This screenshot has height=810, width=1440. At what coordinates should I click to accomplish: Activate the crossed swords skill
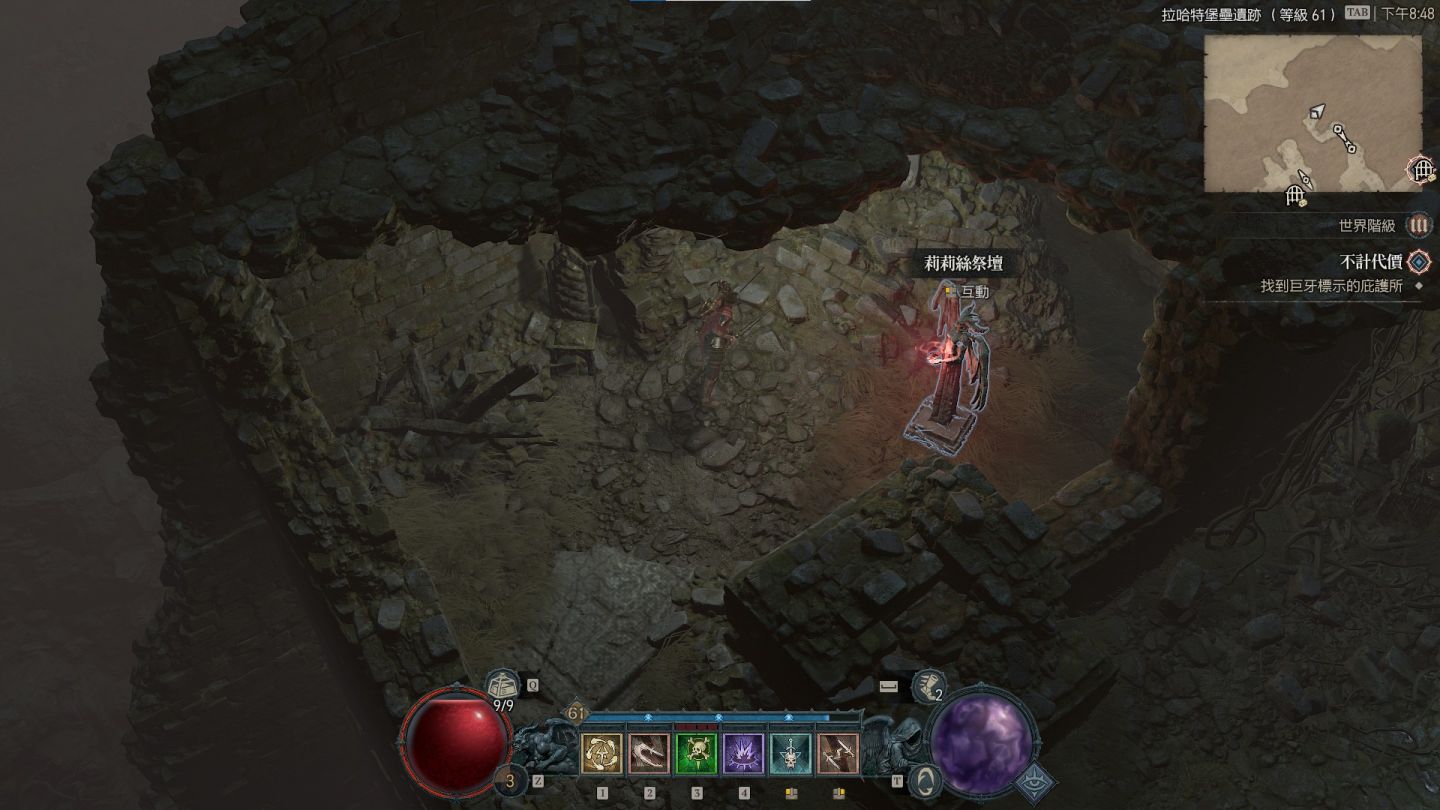point(838,754)
